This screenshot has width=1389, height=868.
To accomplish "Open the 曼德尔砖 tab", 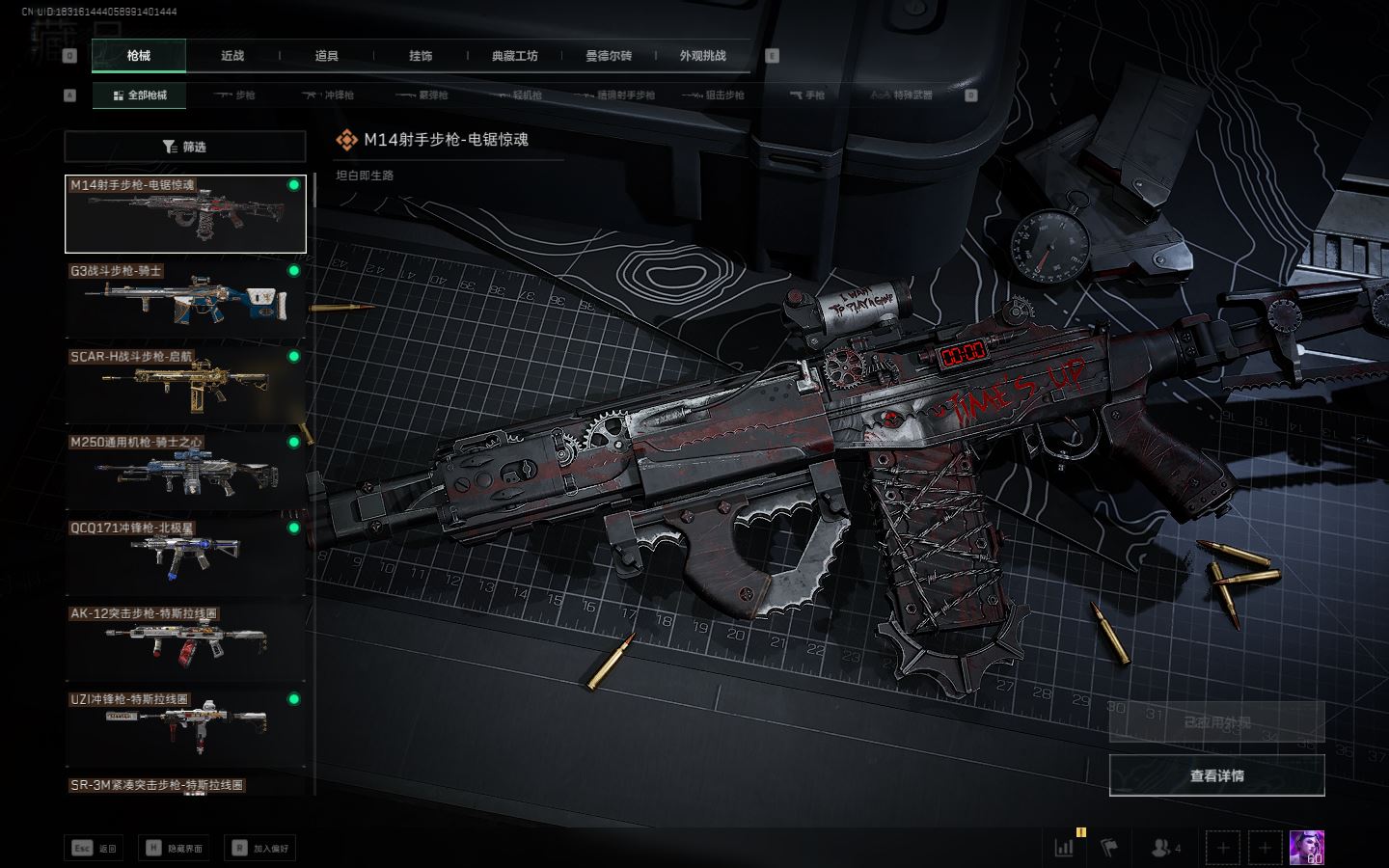I will [x=609, y=56].
